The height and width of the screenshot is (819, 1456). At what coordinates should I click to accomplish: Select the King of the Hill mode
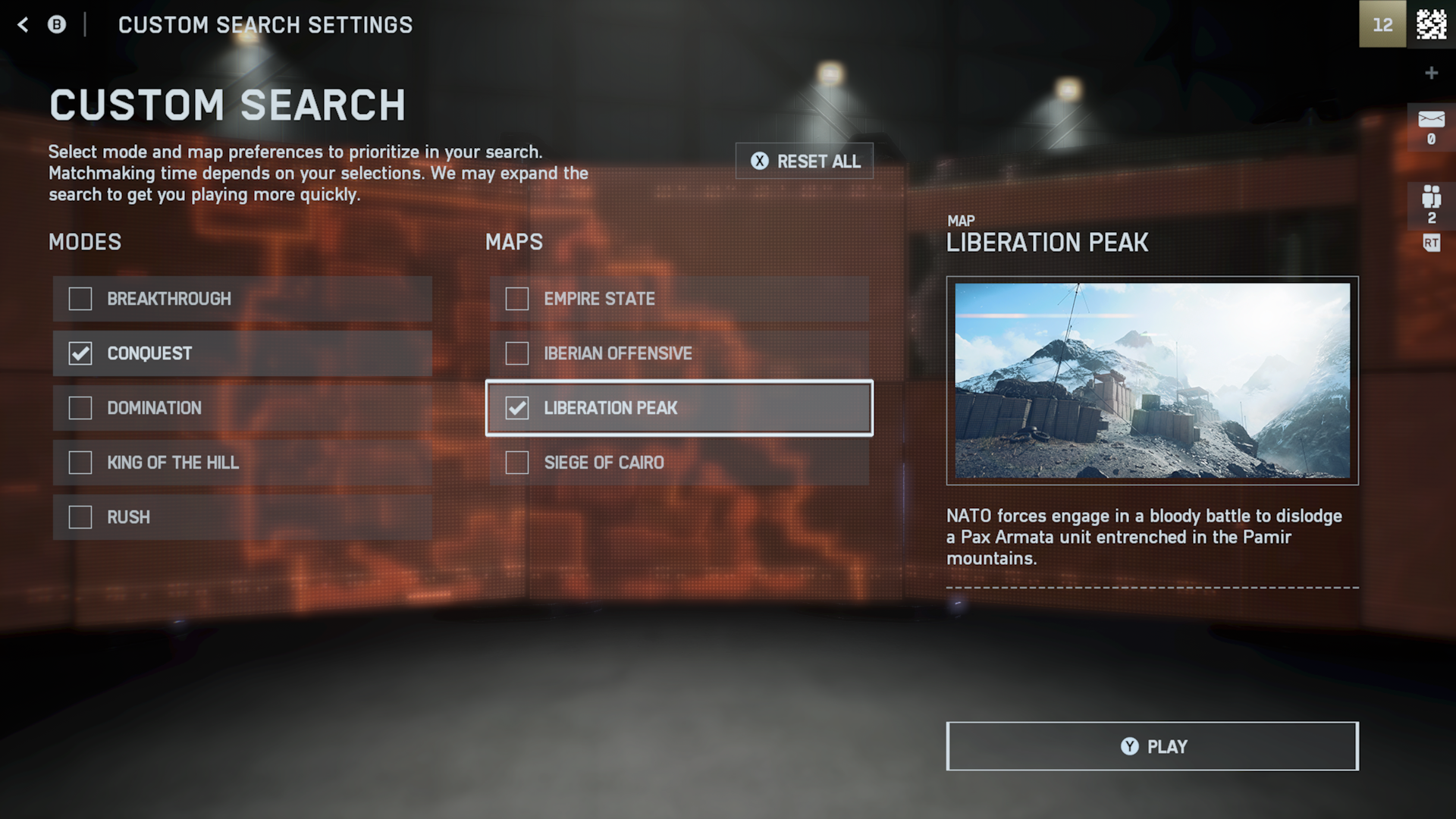point(80,463)
